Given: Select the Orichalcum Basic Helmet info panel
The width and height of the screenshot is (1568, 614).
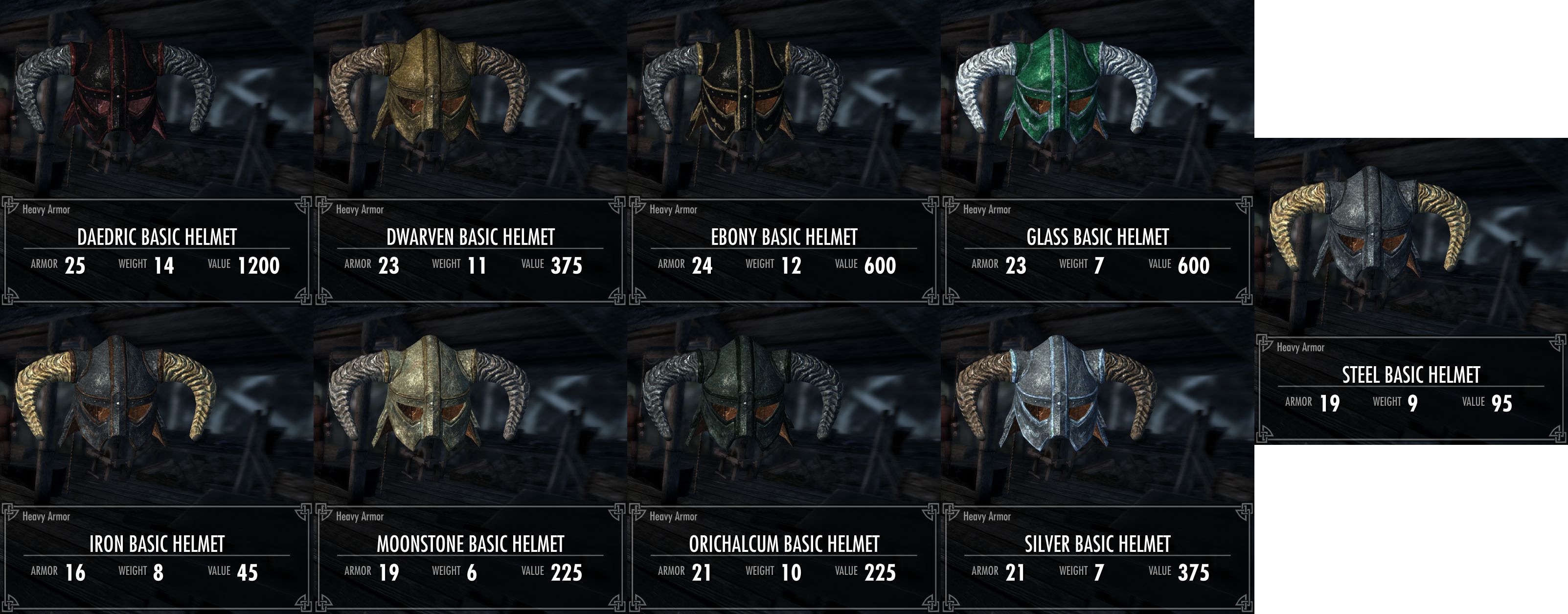Looking at the screenshot, I should tap(783, 556).
